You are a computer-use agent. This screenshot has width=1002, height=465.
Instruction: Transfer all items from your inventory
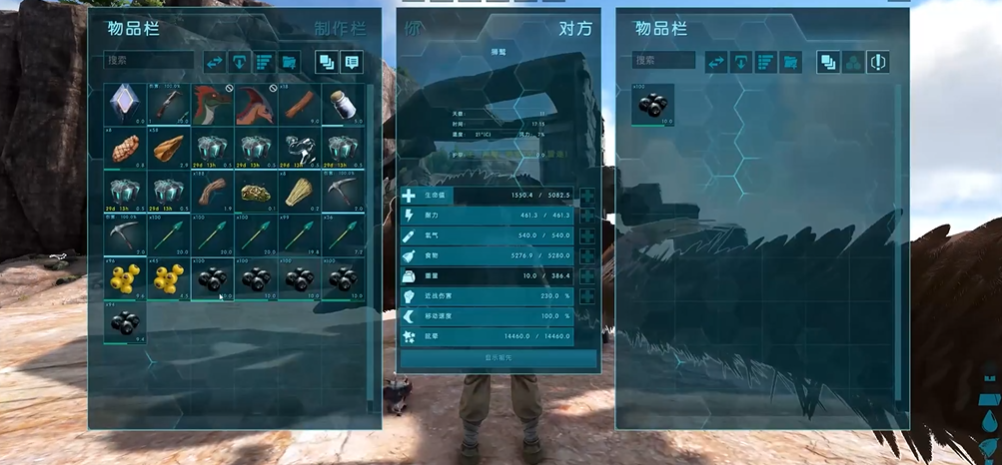click(x=215, y=61)
